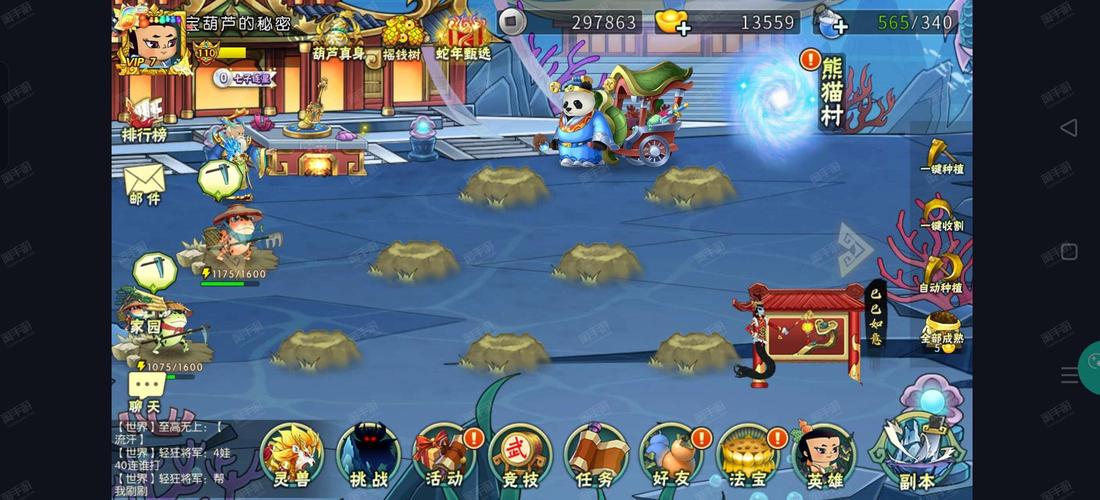Open the 任务 quest book
Image resolution: width=1100 pixels, height=500 pixels.
pos(595,455)
